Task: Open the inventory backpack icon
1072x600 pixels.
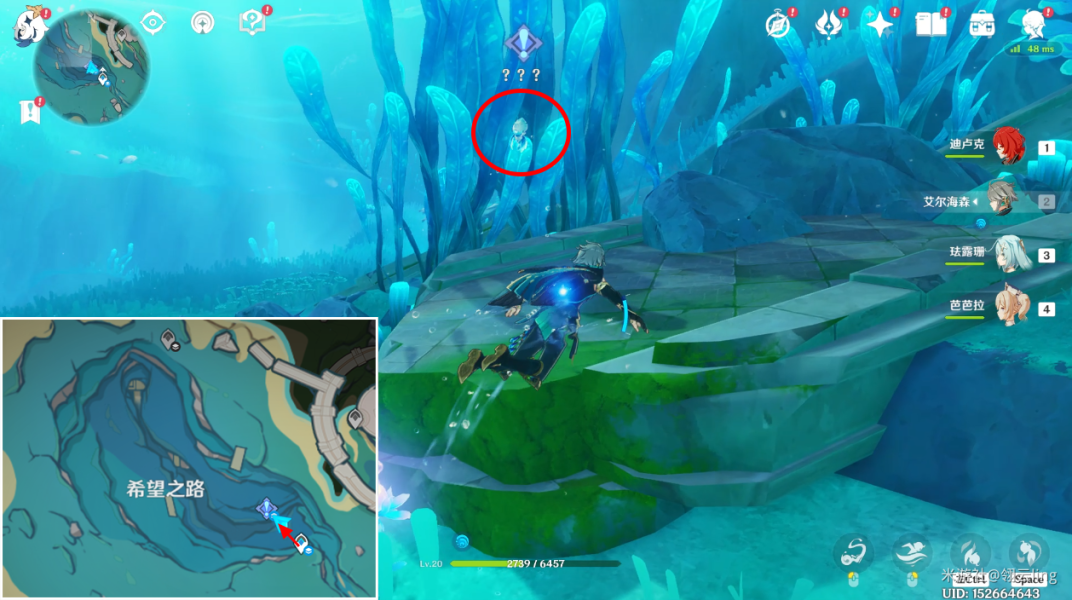Action: (x=982, y=25)
